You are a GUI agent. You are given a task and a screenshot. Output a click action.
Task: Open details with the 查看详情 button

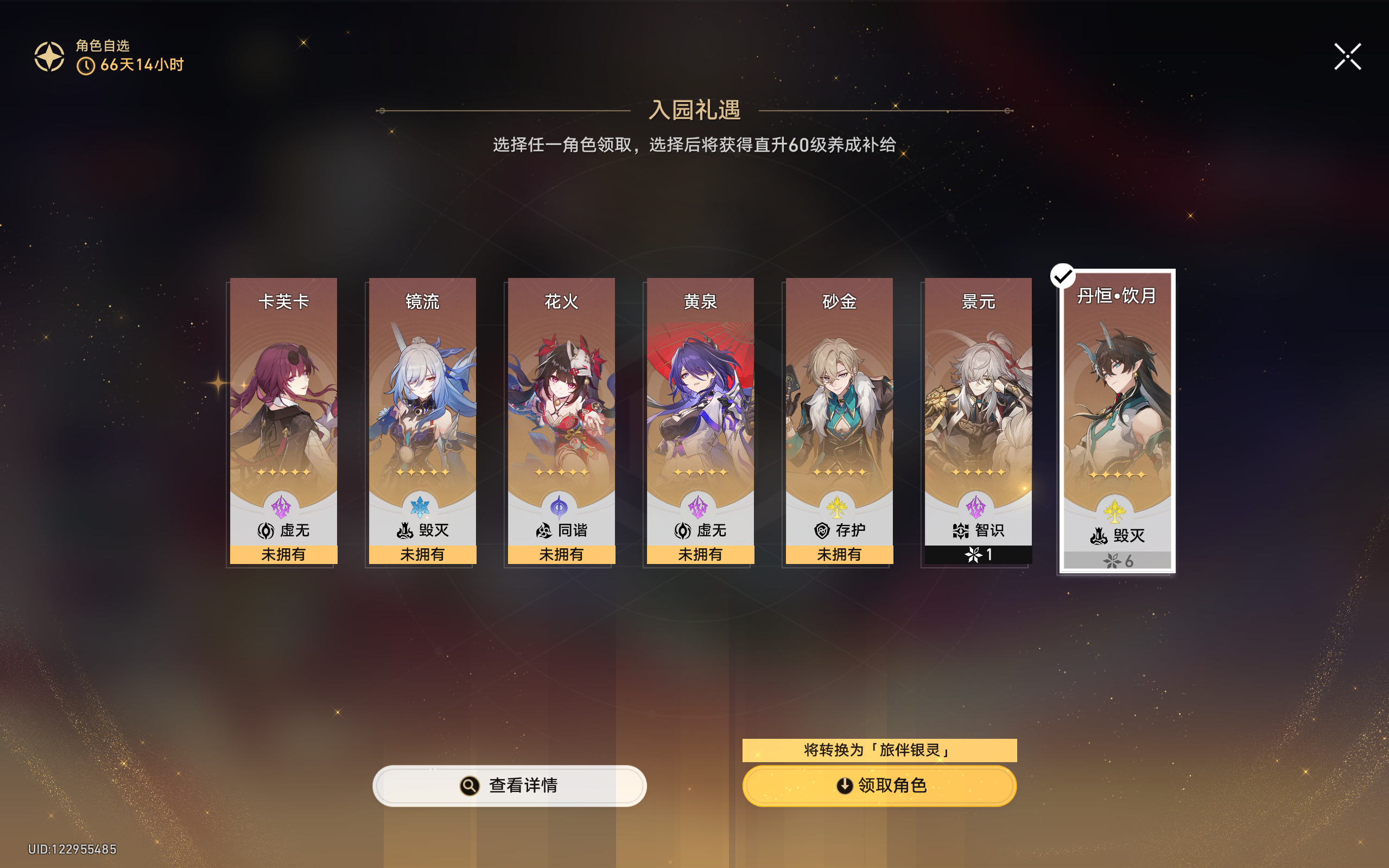point(510,785)
